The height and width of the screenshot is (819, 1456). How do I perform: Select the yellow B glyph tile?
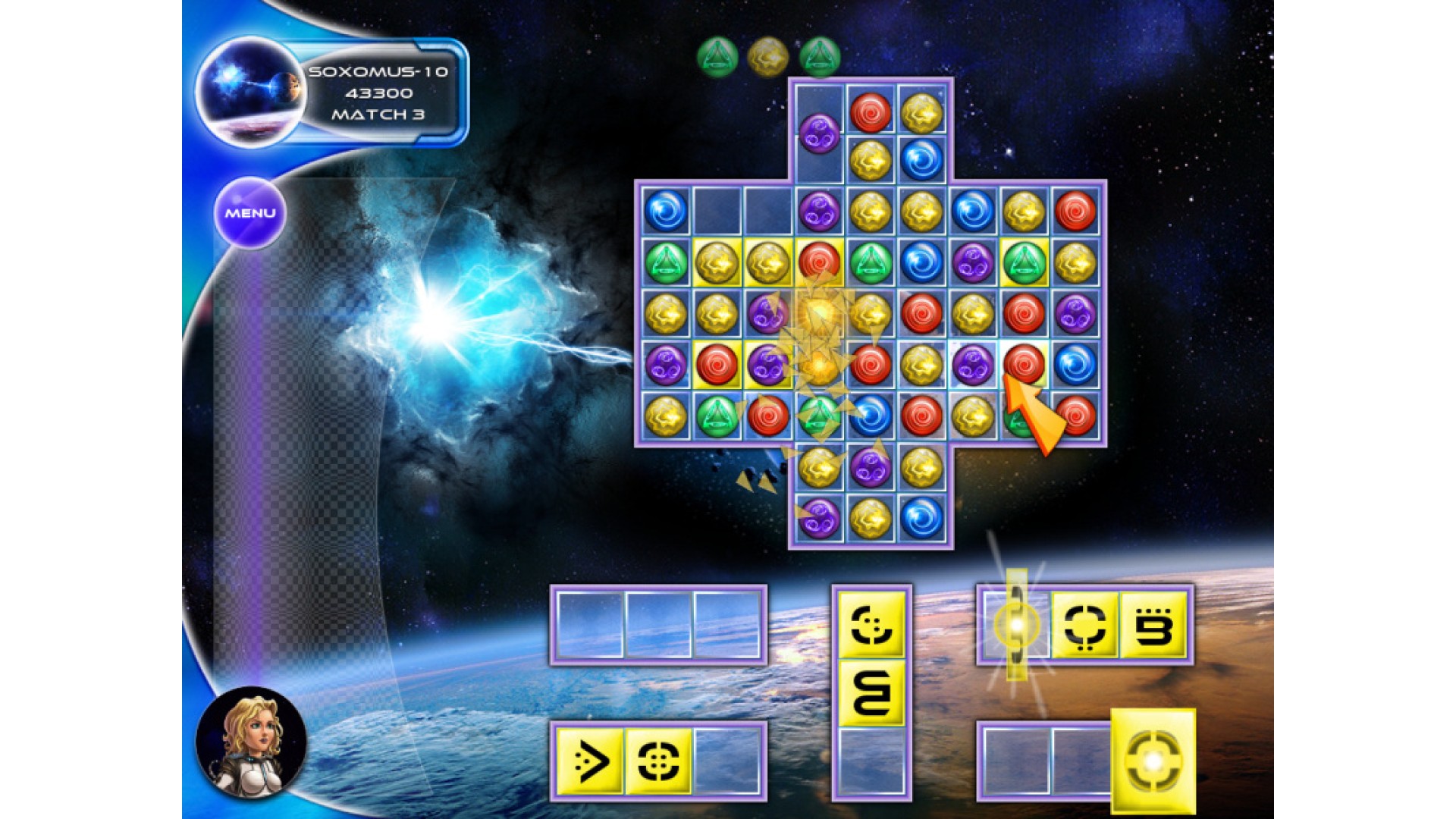[x=1153, y=626]
